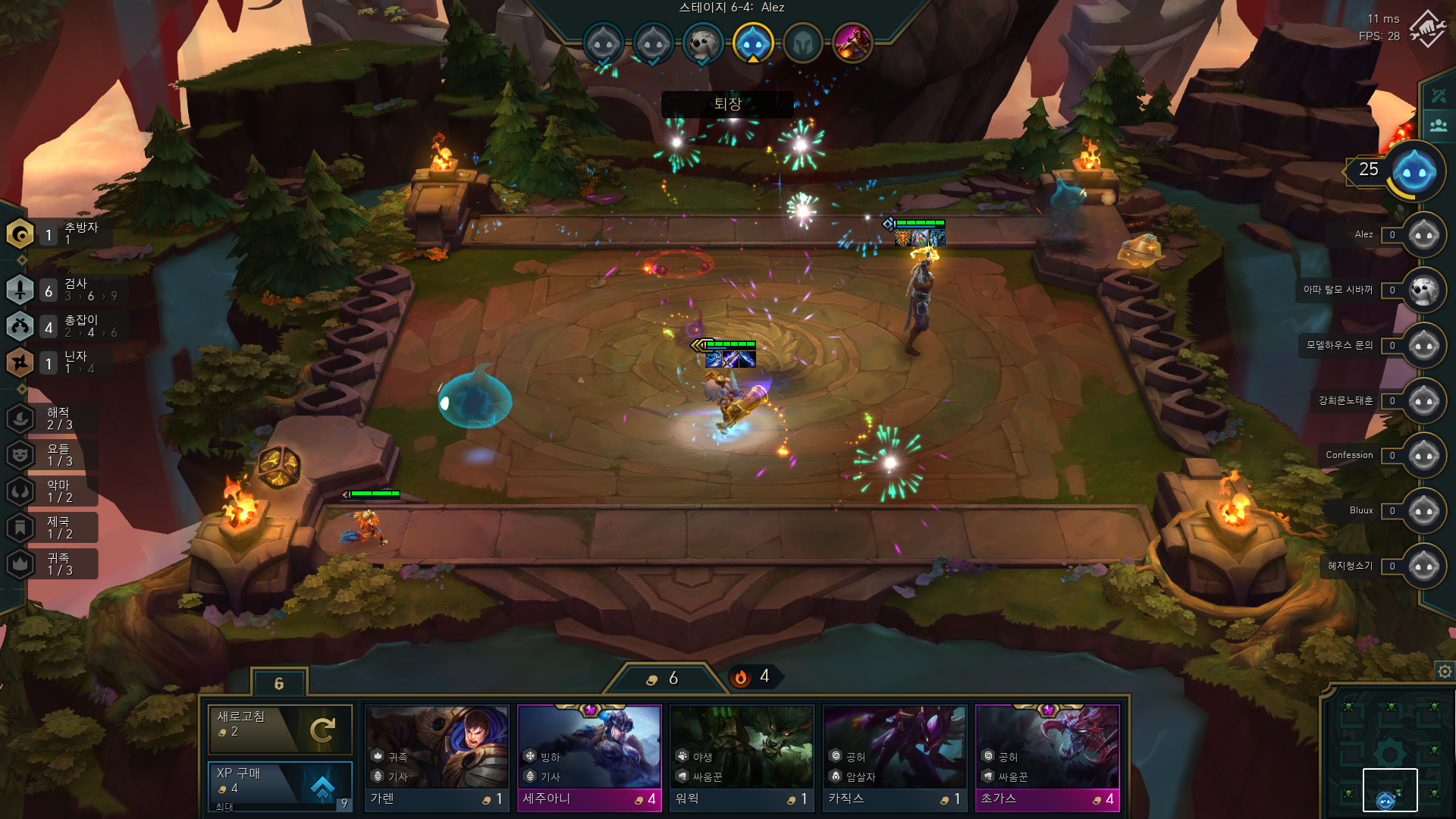Select the Kha'Zix shop card
1456x819 pixels.
coord(895,757)
